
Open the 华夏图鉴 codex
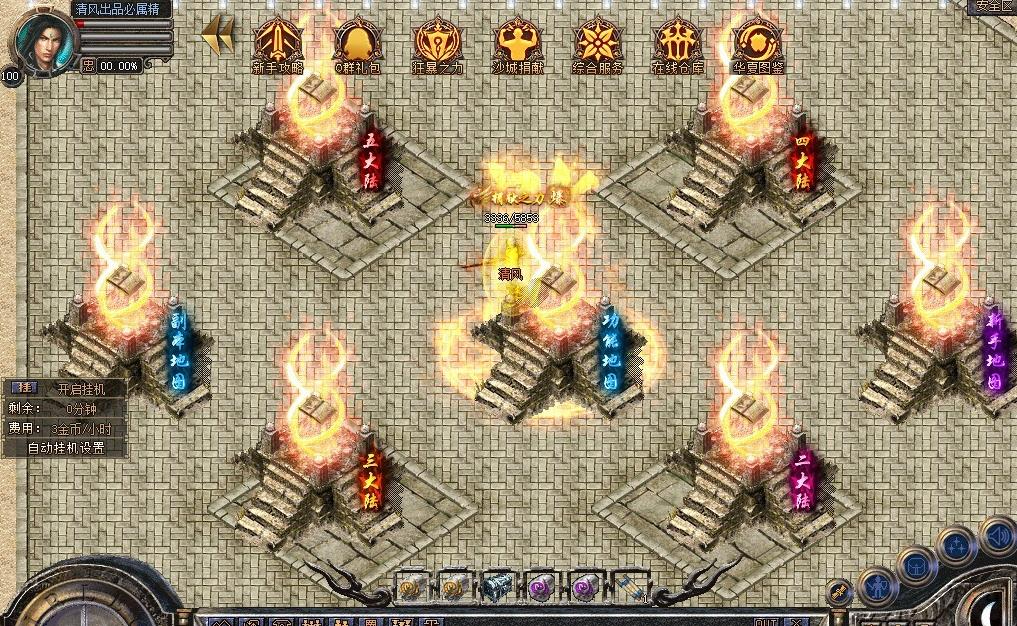click(757, 46)
